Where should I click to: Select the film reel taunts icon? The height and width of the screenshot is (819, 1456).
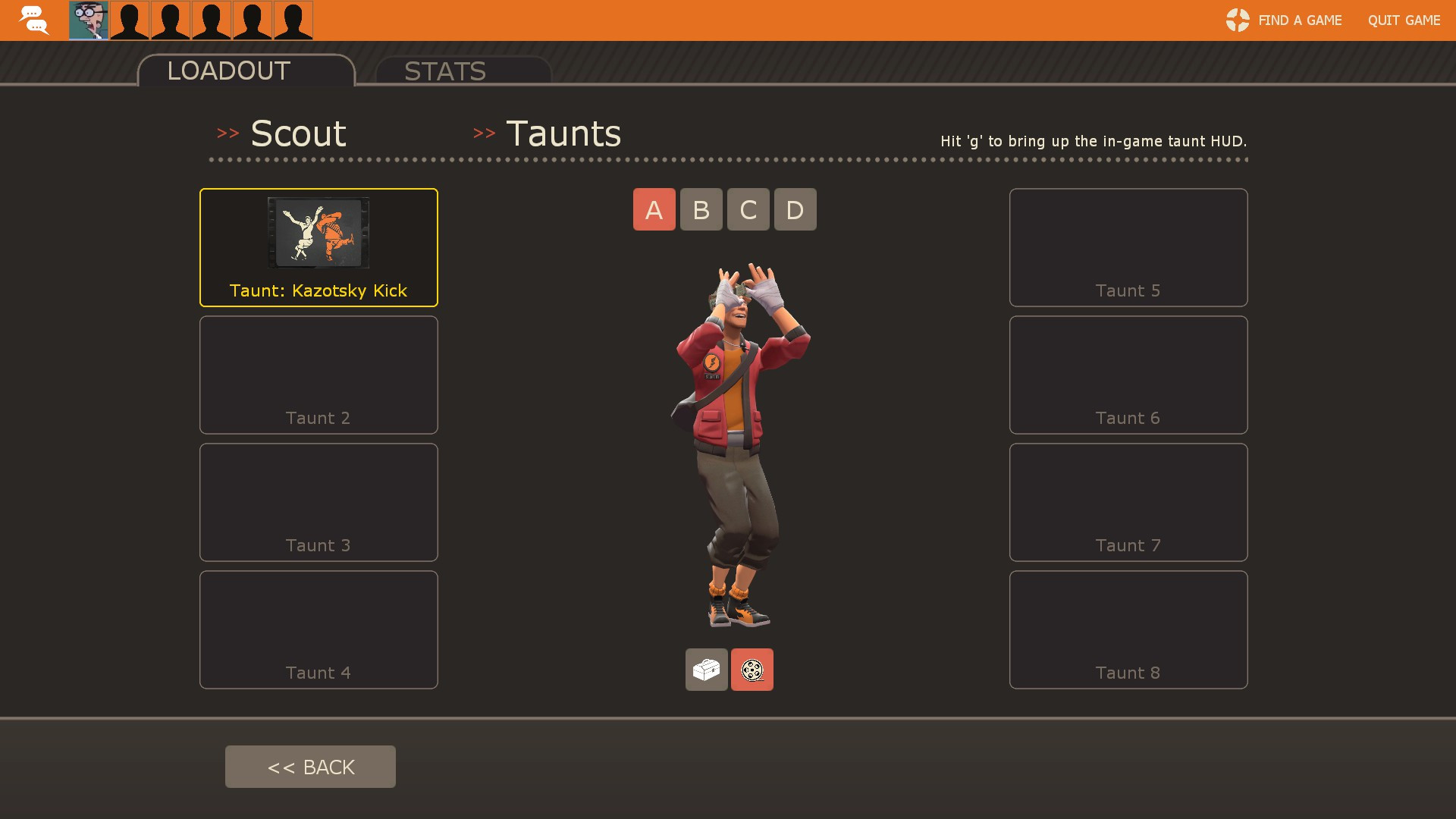[x=752, y=670]
